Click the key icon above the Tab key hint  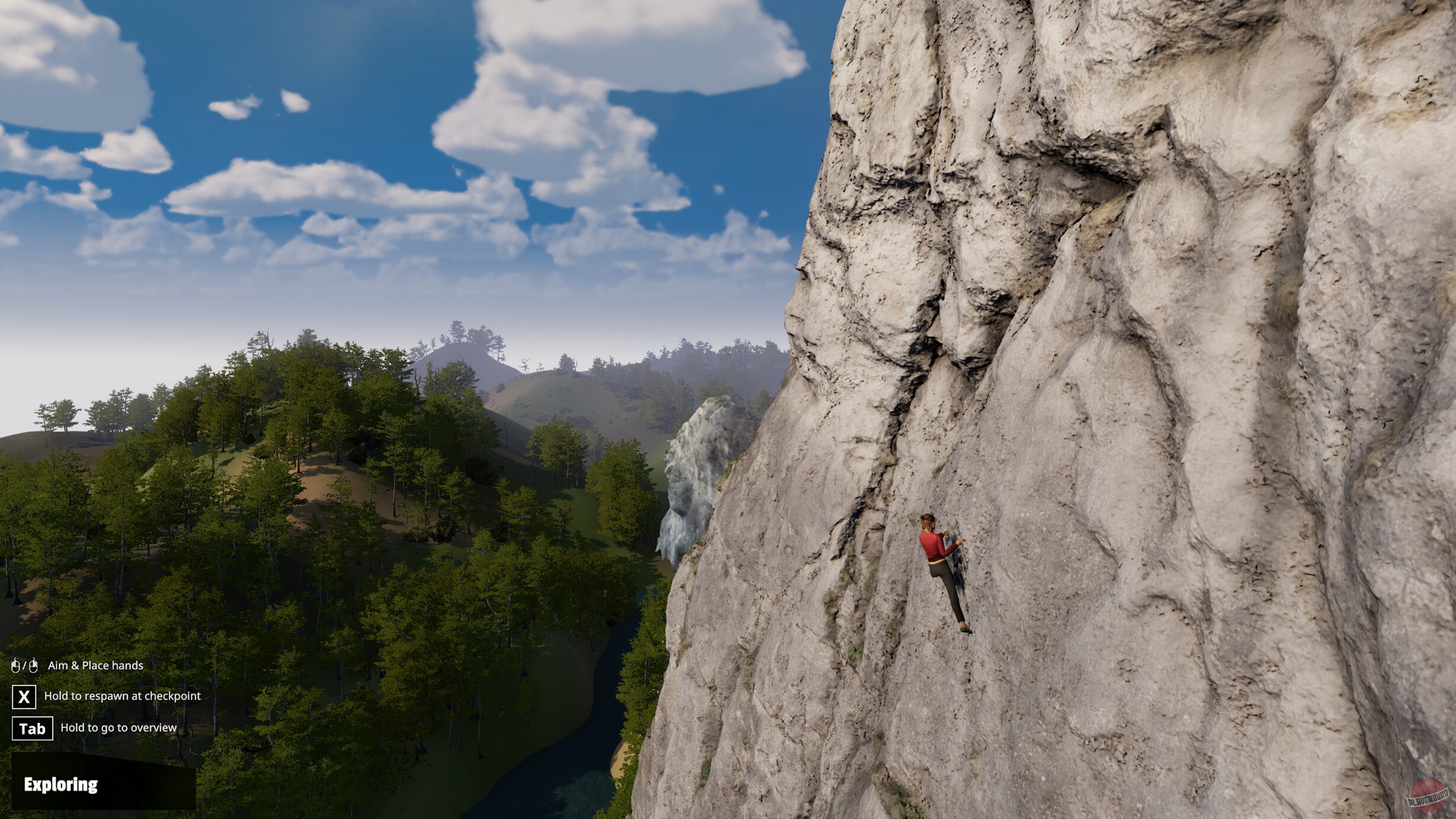coord(24,697)
